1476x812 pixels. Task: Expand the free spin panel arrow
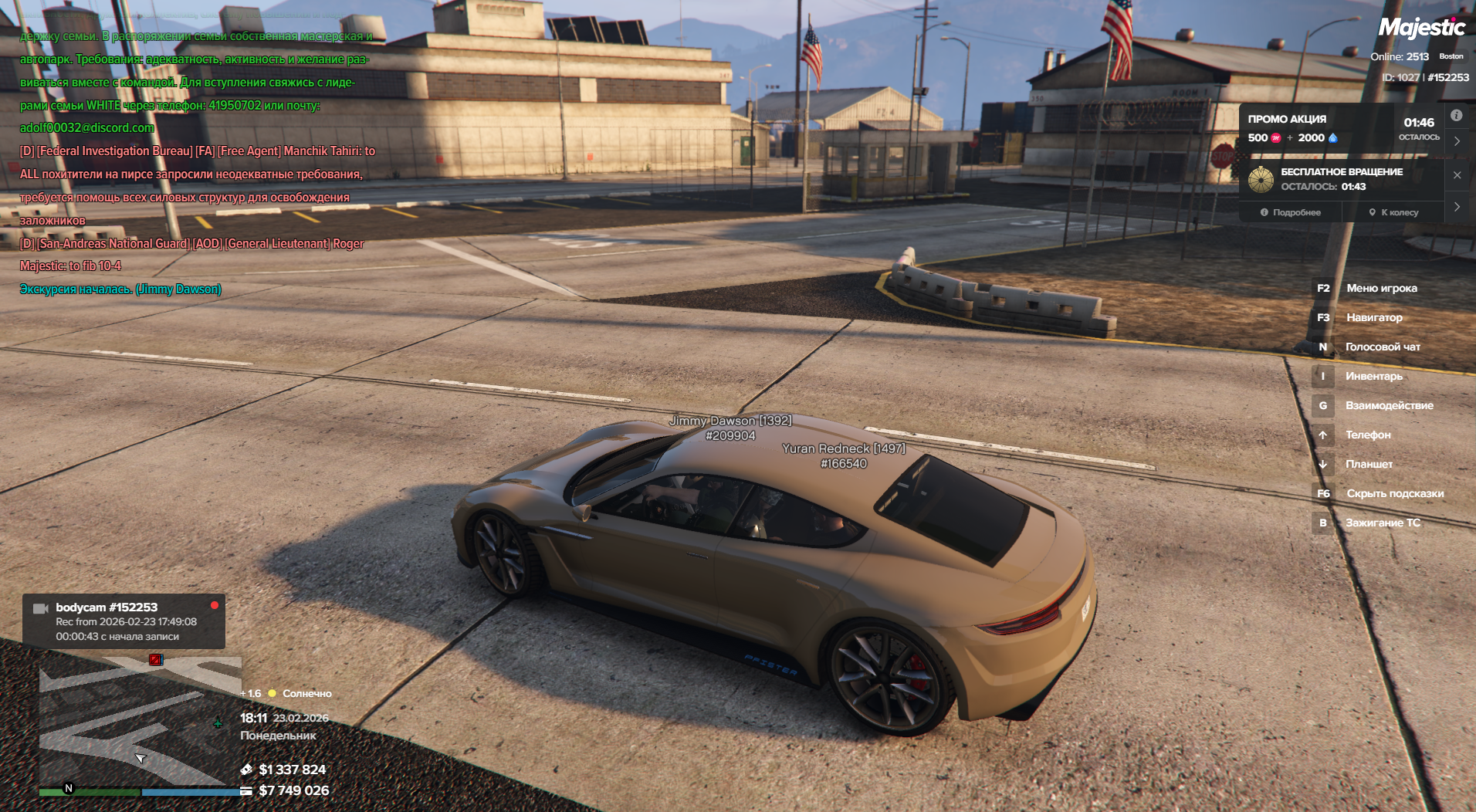(x=1457, y=207)
